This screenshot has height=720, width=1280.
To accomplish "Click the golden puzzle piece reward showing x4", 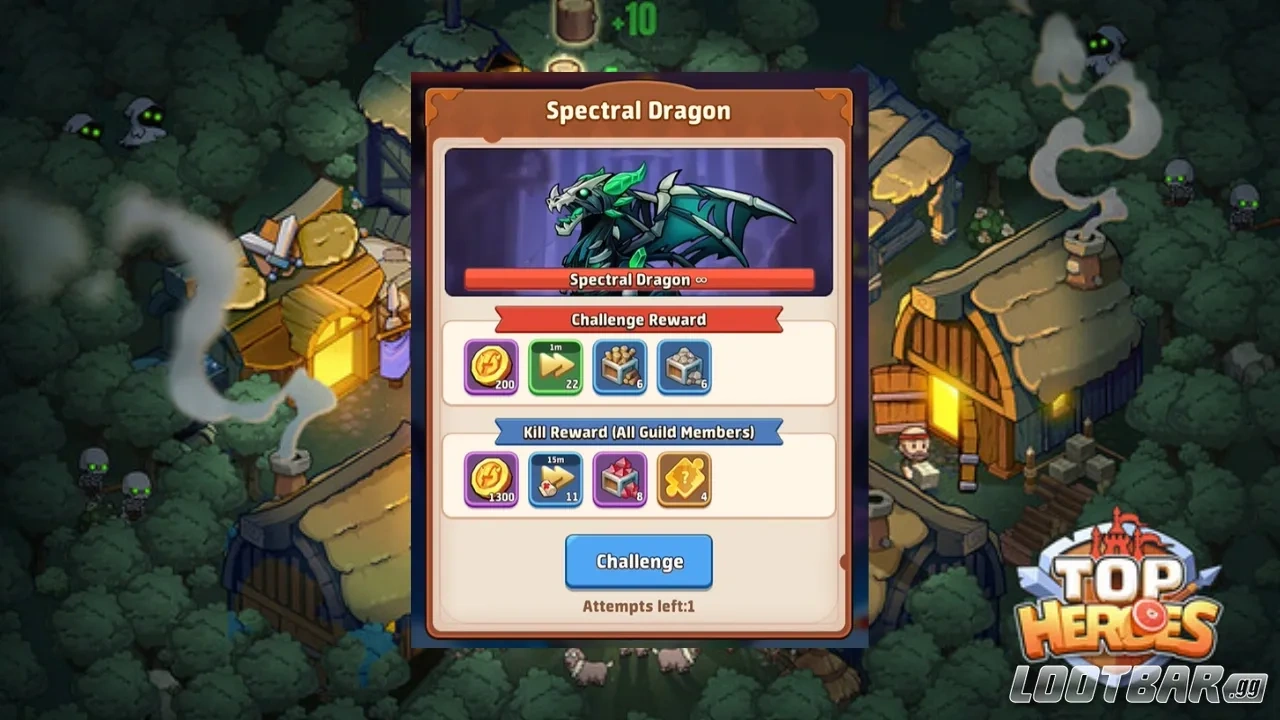I will (683, 480).
